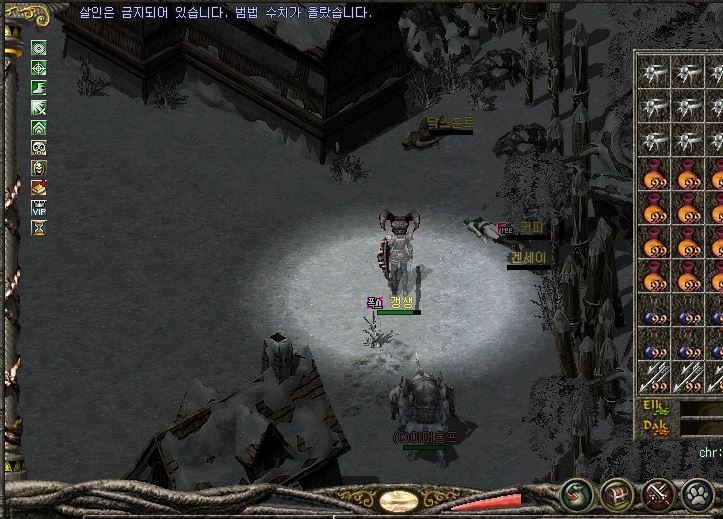
Task: Click the Dak currency label
Action: 654,425
